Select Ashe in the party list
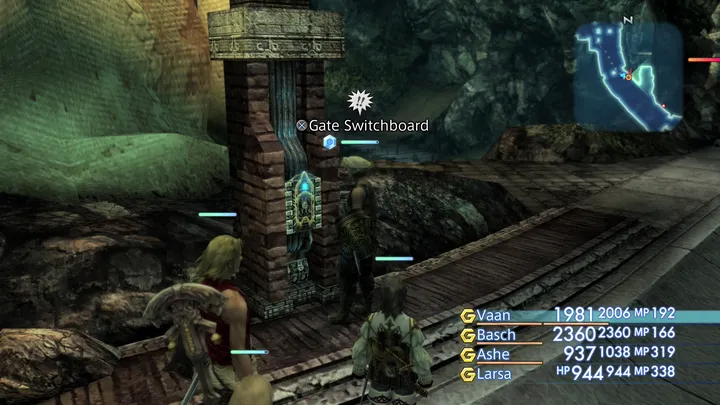Screen dimensions: 720x405 (x=493, y=354)
